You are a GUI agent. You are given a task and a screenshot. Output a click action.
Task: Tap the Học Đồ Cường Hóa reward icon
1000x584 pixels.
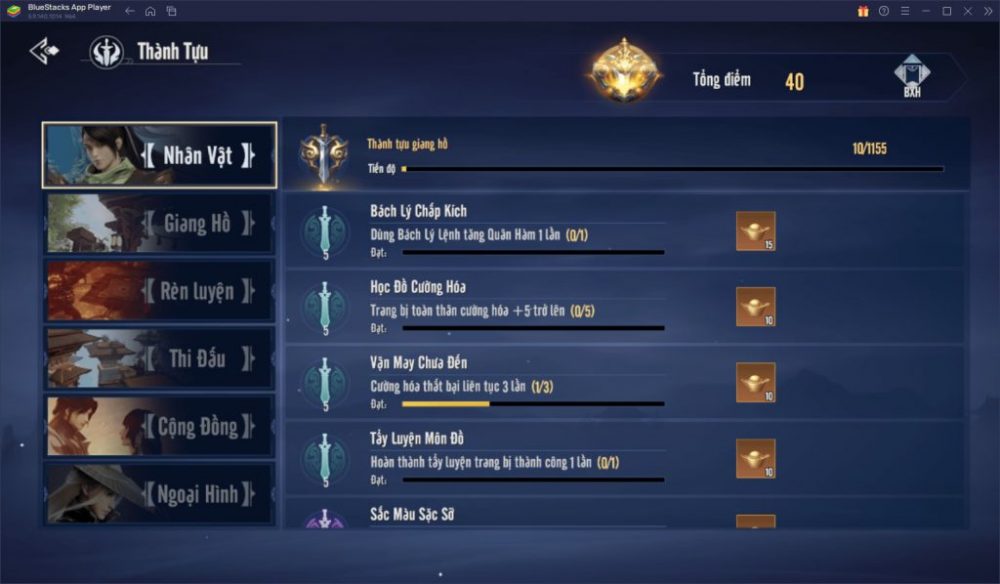point(756,307)
